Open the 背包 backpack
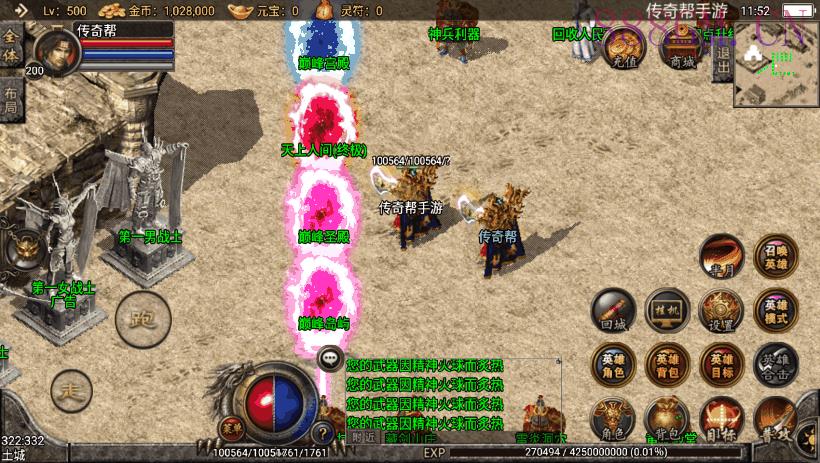 pyautogui.click(x=665, y=420)
